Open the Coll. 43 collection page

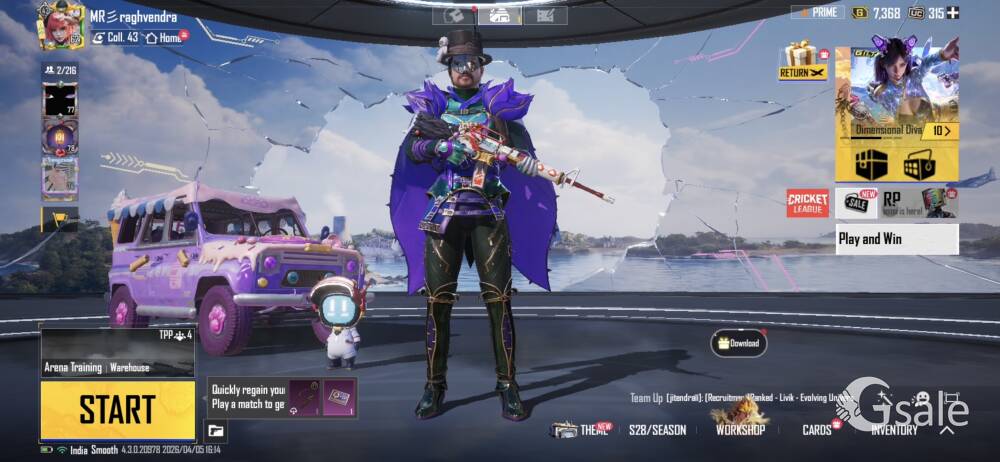tap(114, 38)
